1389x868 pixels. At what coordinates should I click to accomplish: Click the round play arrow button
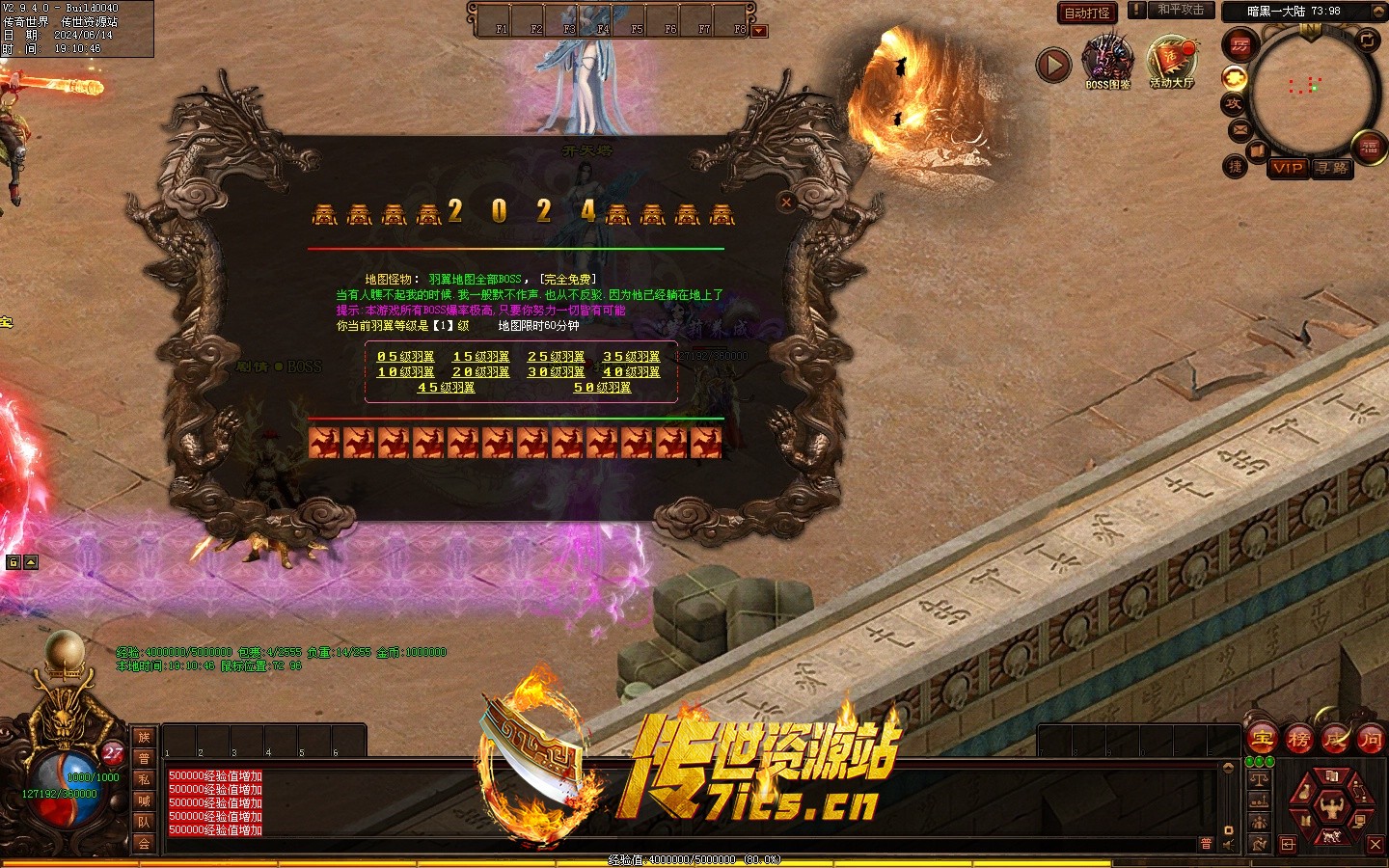(x=1053, y=65)
